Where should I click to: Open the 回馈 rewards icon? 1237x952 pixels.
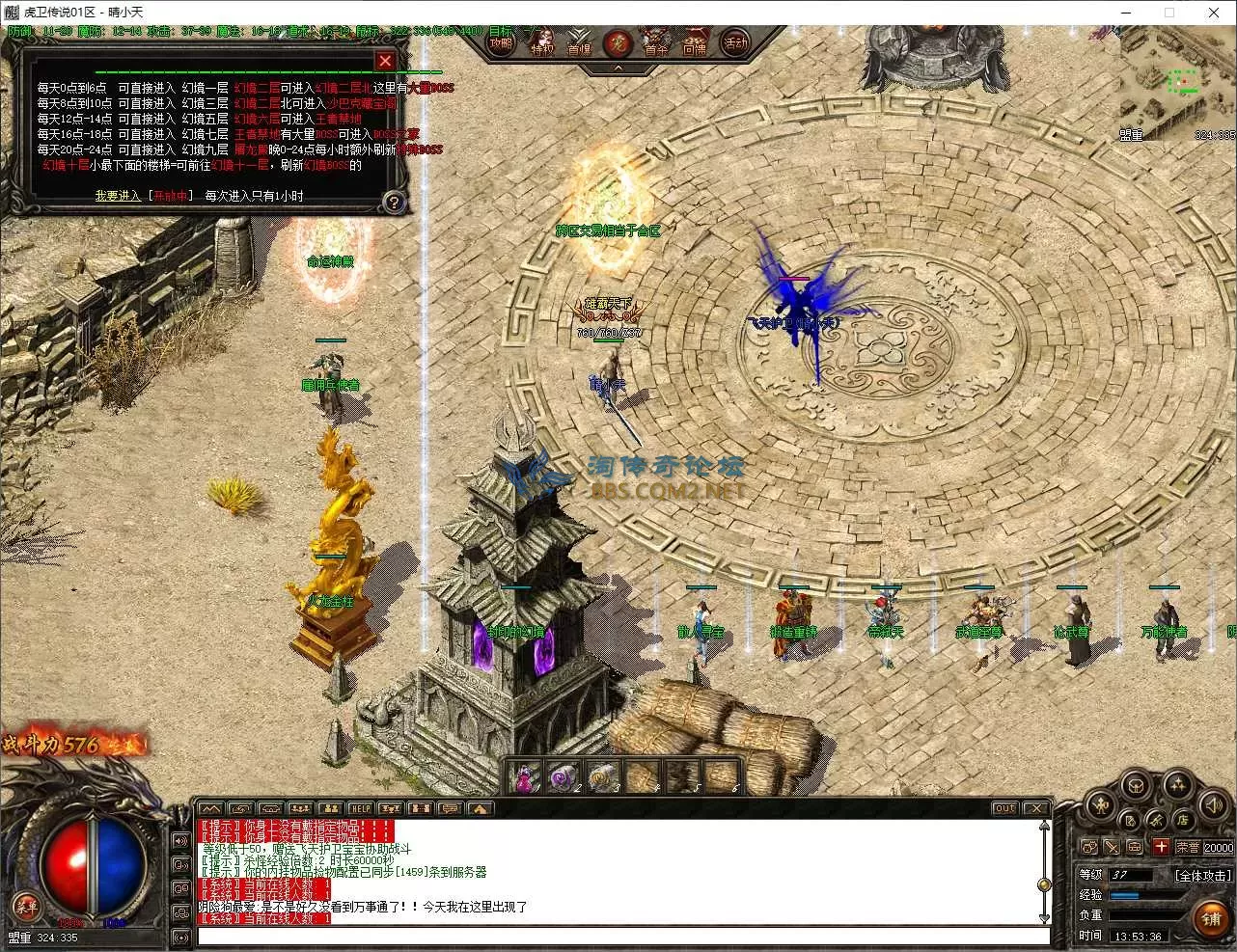695,45
